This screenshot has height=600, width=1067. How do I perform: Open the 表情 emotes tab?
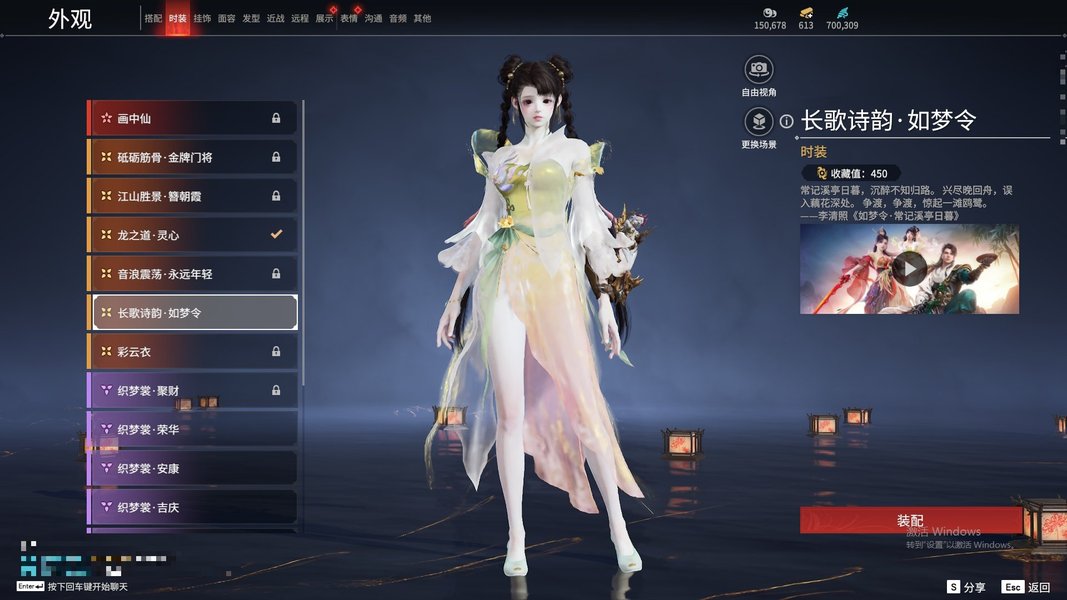pos(349,18)
